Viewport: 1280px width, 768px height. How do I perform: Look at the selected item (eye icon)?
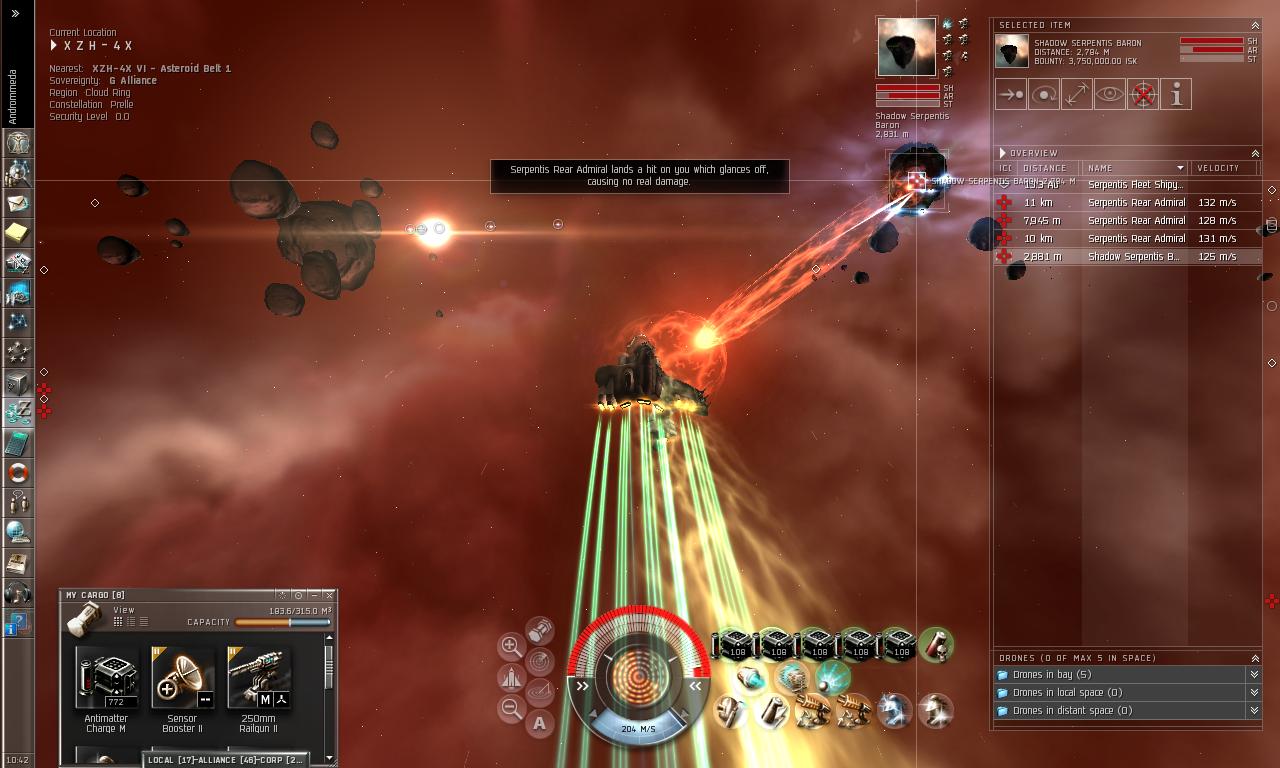pyautogui.click(x=1110, y=94)
